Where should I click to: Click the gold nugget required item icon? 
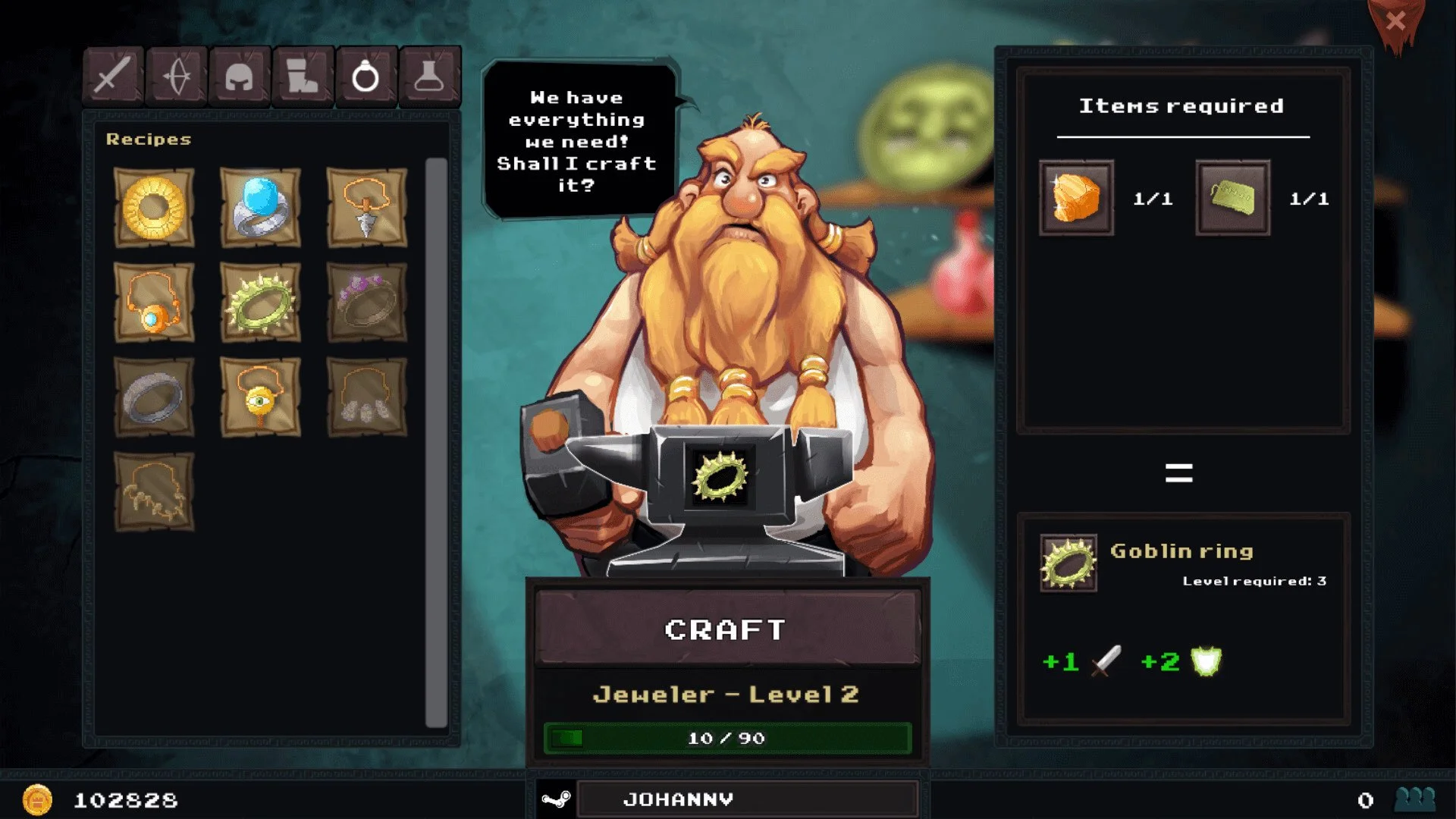click(1076, 199)
